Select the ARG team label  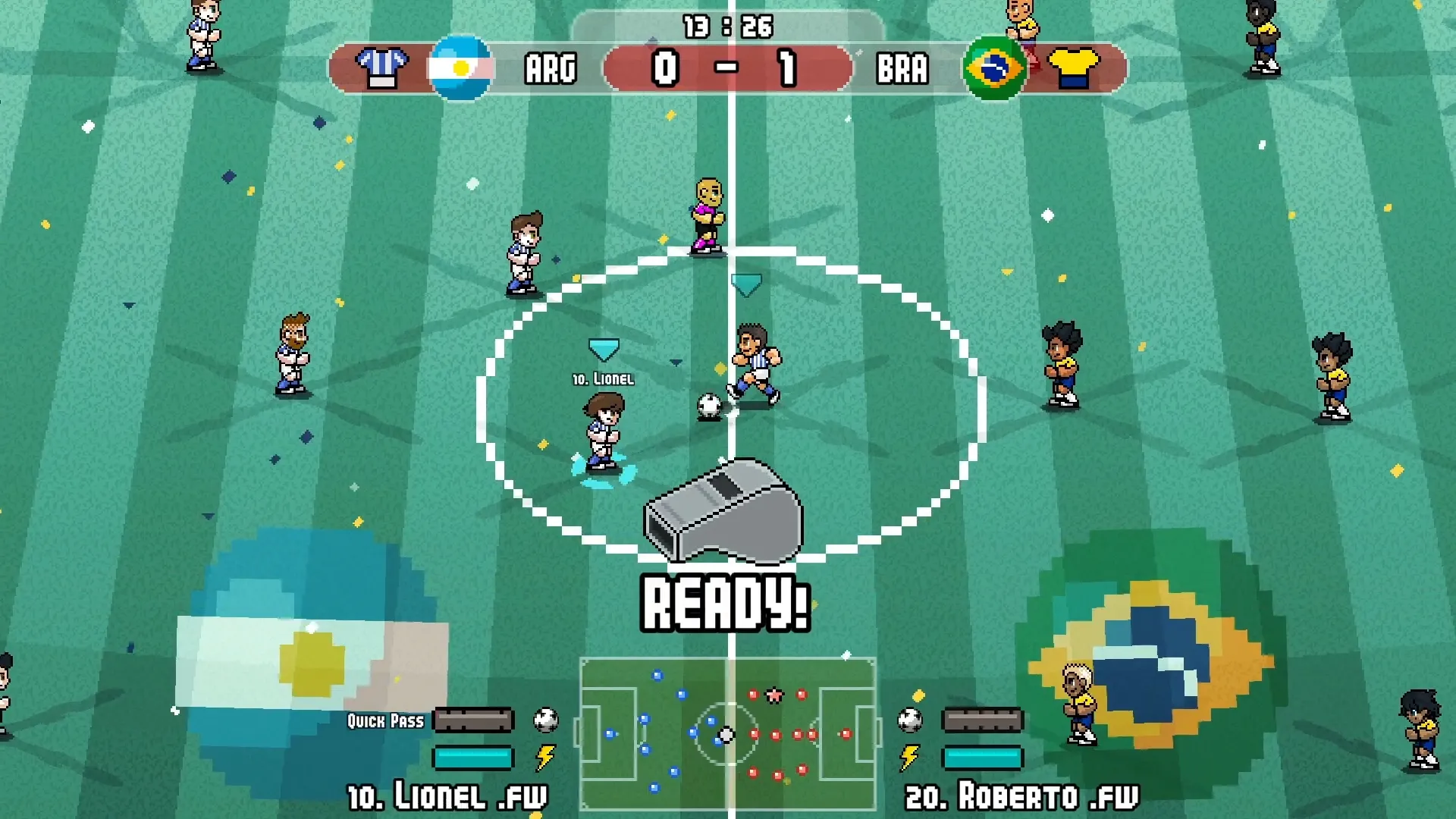tap(551, 67)
